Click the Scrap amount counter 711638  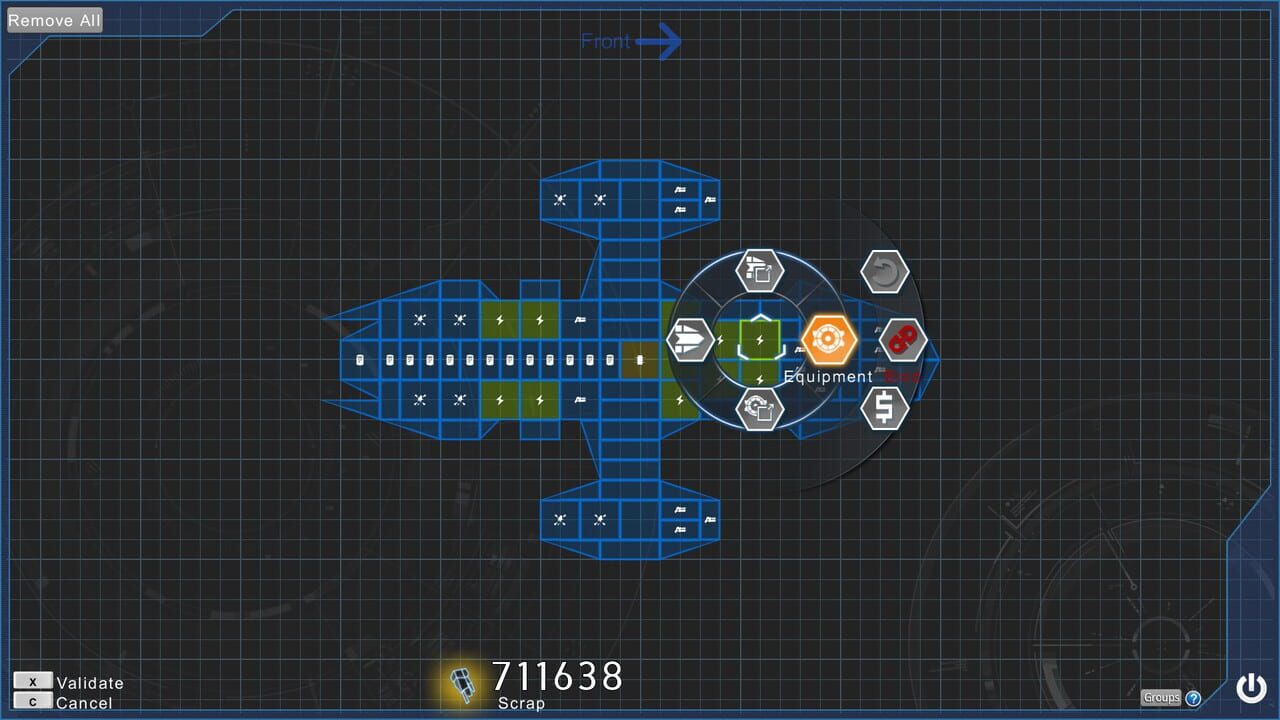tap(556, 678)
